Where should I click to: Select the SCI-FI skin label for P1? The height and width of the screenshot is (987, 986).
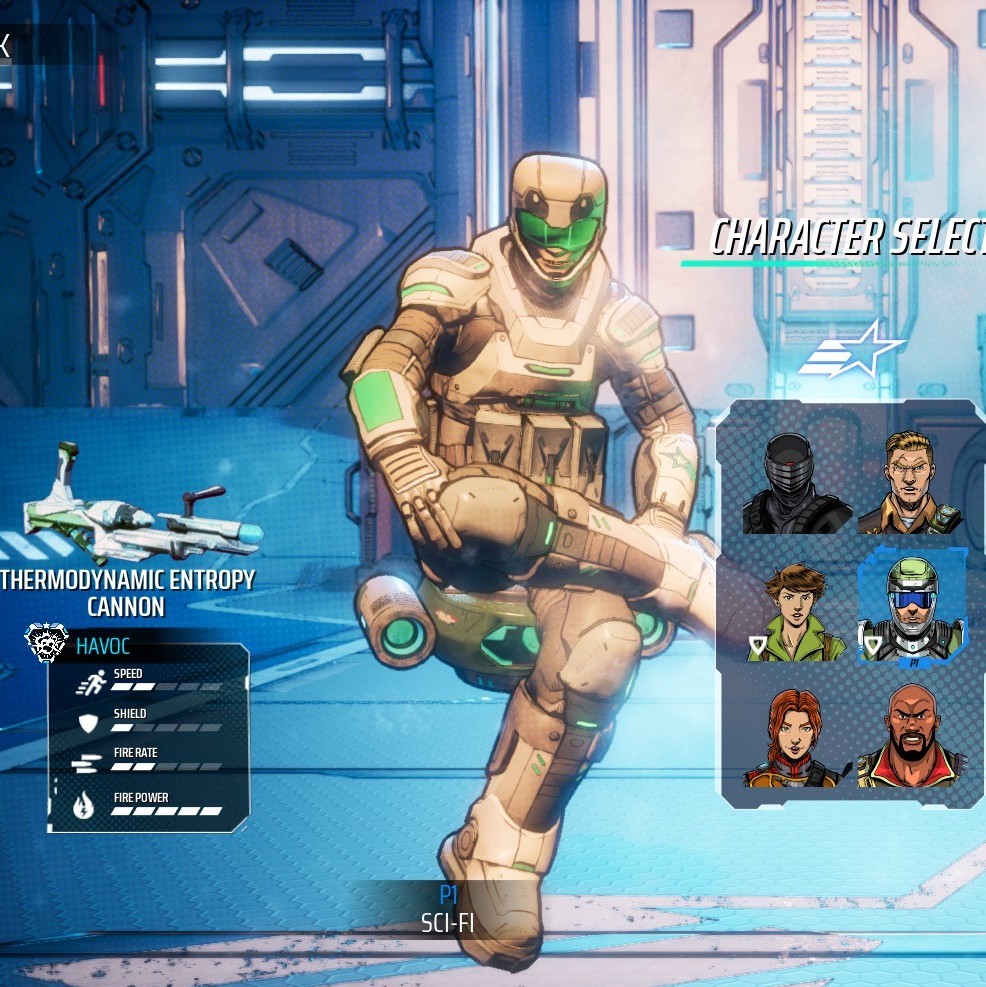447,922
